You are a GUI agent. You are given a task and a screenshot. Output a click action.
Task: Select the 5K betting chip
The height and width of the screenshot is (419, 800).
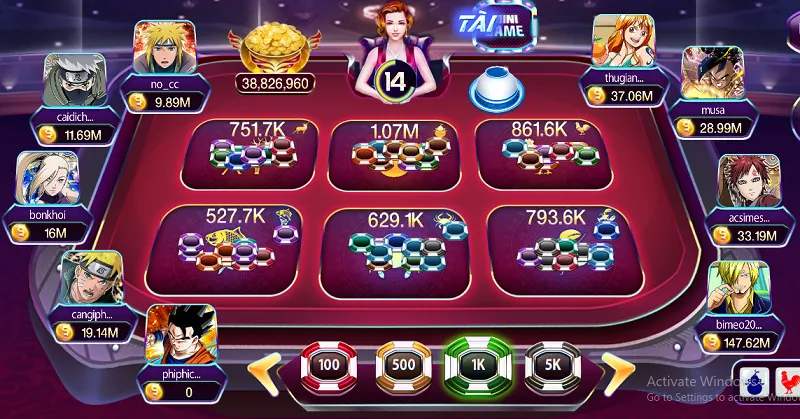(552, 367)
